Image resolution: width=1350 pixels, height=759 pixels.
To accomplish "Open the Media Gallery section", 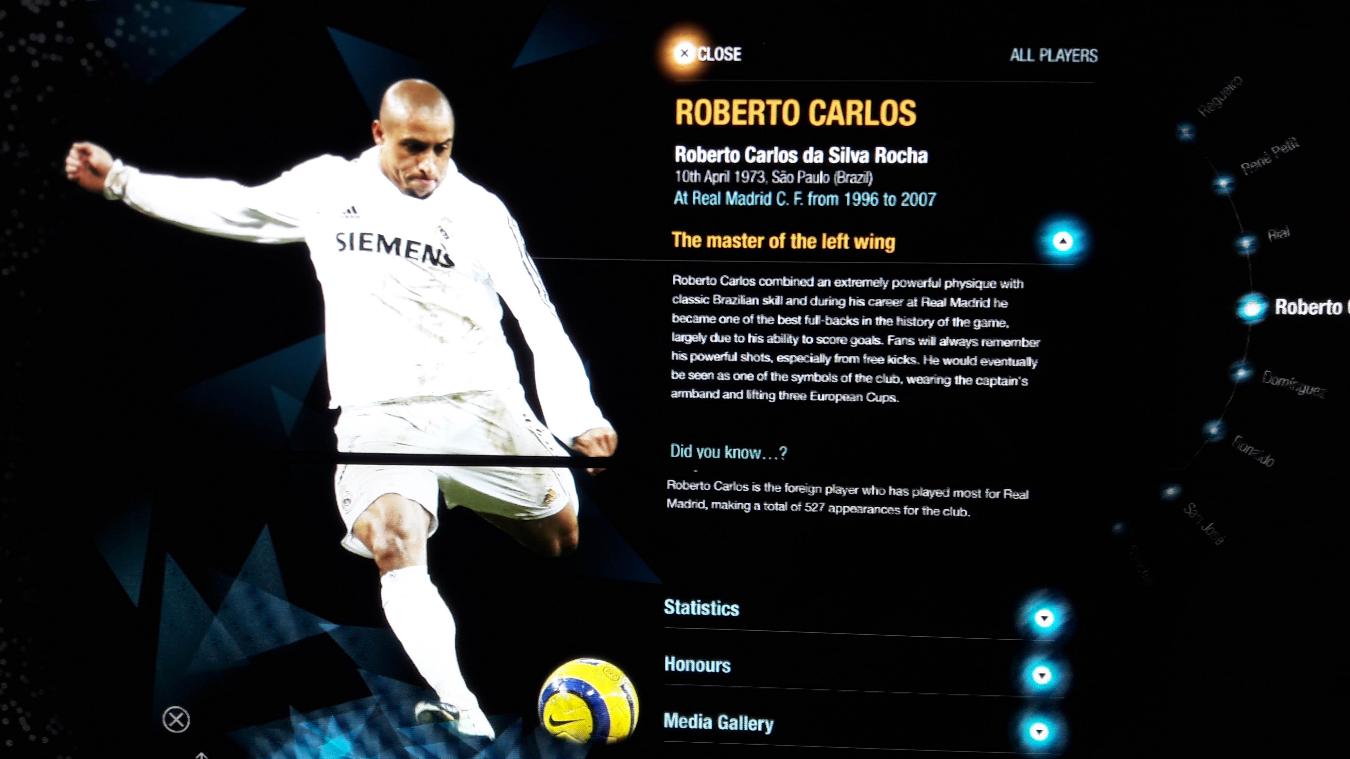I will (1039, 732).
